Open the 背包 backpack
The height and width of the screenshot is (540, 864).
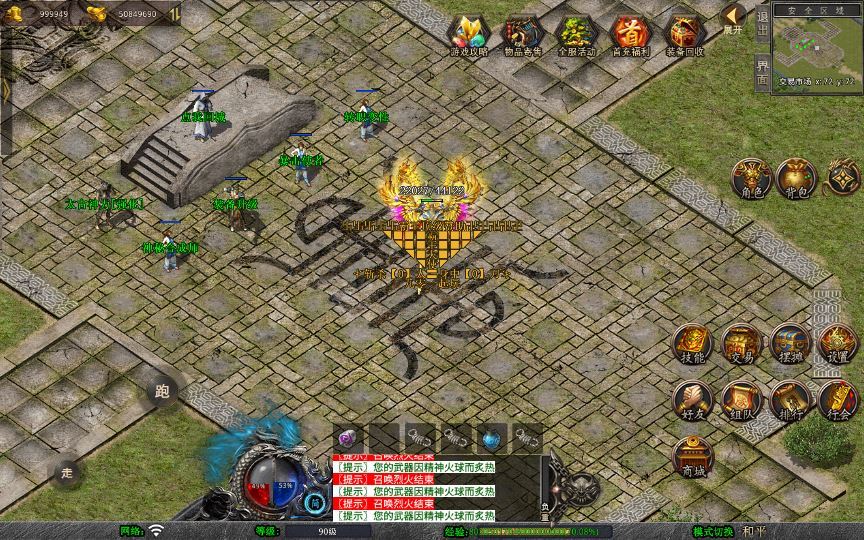[797, 178]
